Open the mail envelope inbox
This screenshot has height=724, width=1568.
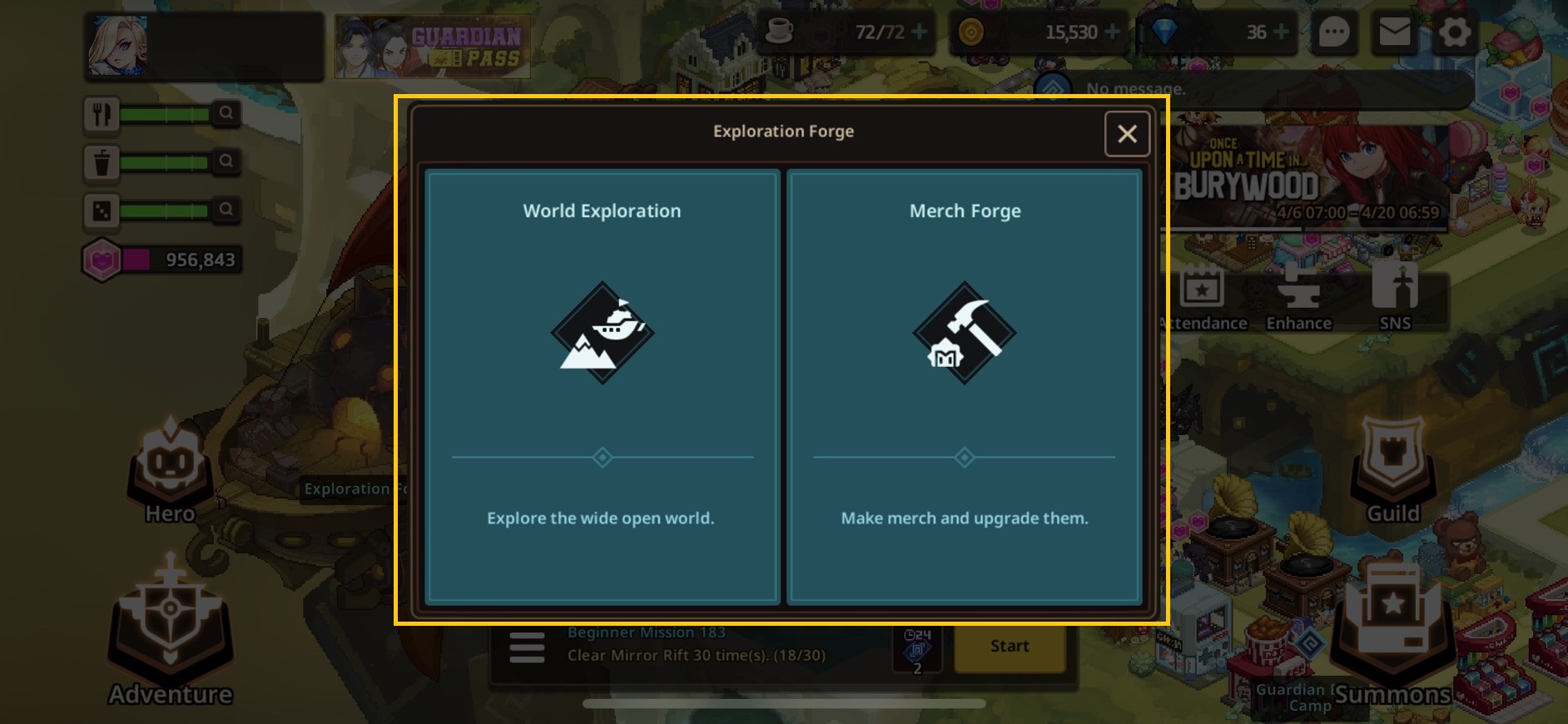pos(1394,33)
